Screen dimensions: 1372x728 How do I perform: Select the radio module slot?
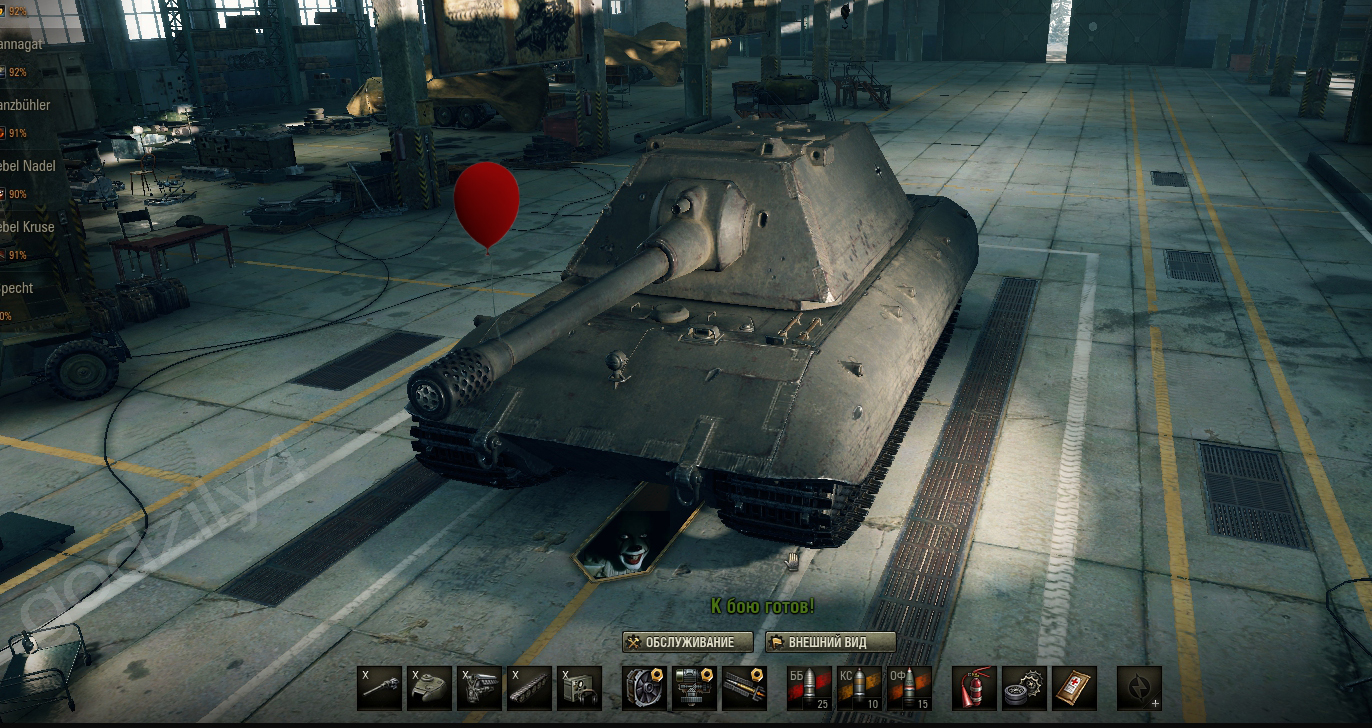[x=579, y=688]
